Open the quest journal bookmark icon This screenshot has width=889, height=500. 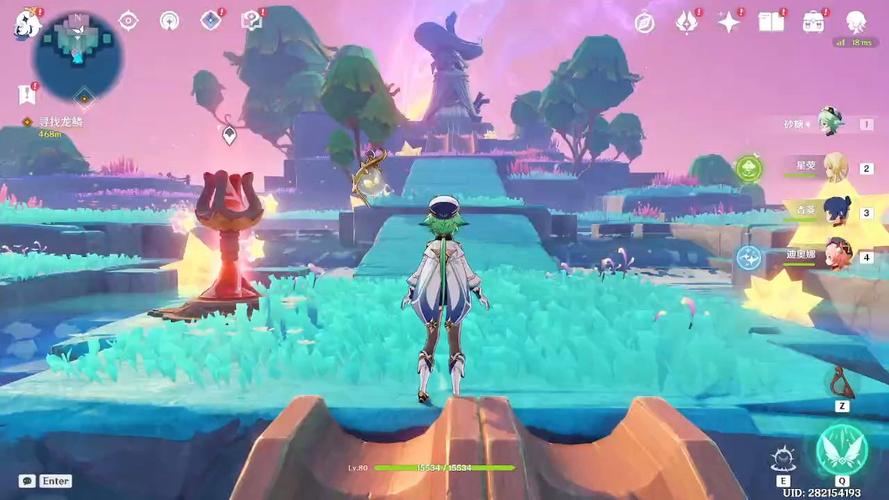pos(25,94)
